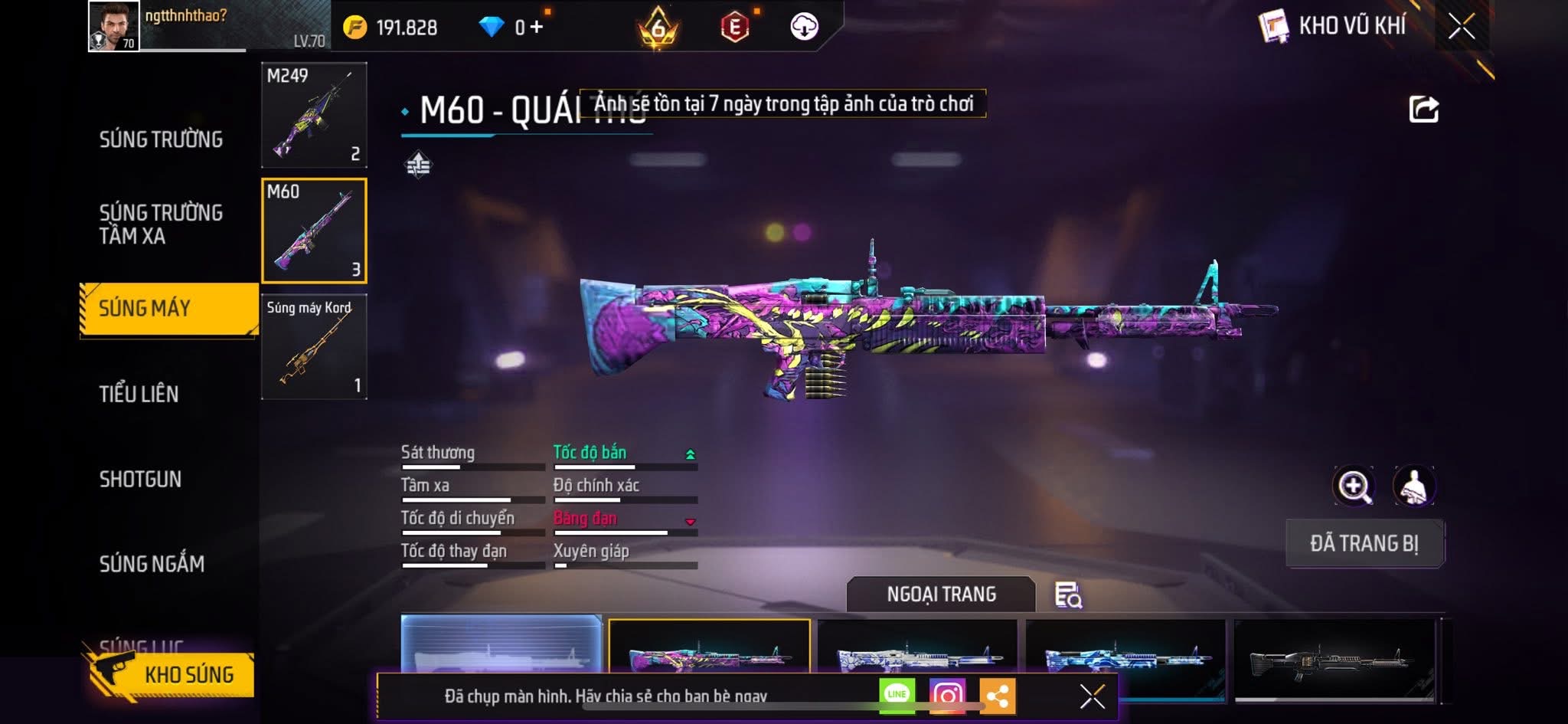Share screenshot via LINE

897,695
